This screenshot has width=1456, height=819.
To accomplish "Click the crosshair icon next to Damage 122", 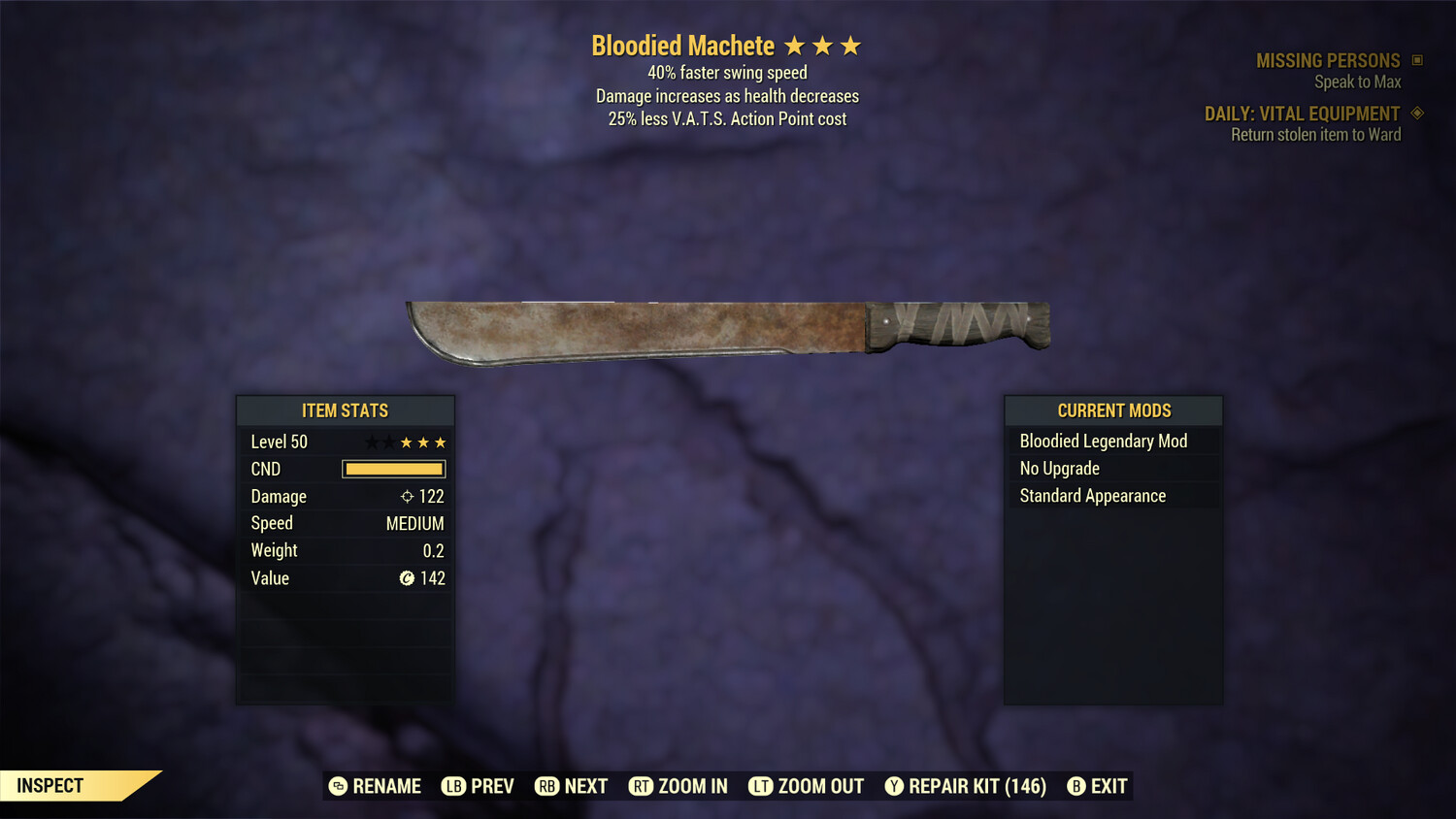I will point(407,496).
